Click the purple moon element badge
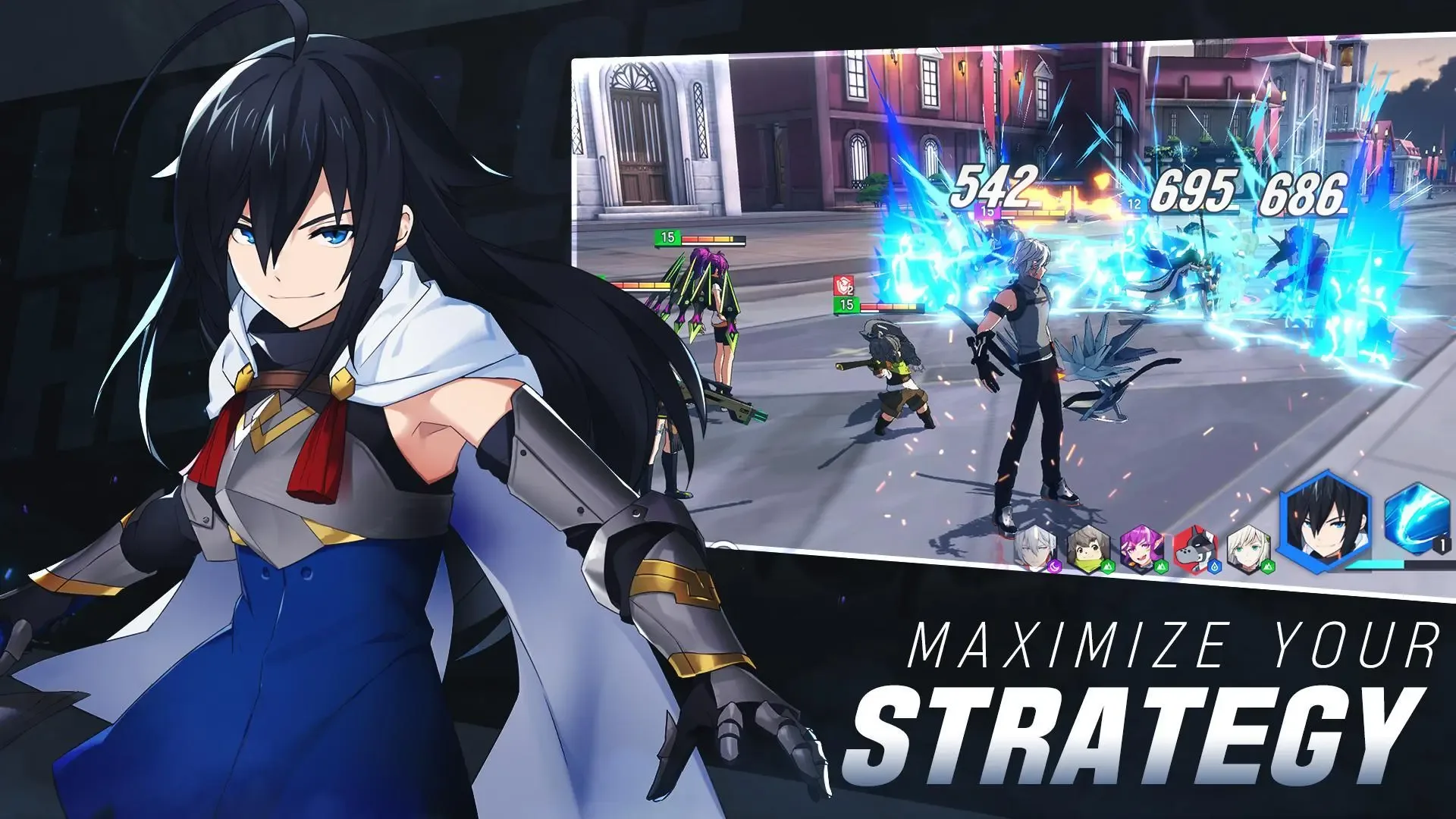 (x=1056, y=567)
